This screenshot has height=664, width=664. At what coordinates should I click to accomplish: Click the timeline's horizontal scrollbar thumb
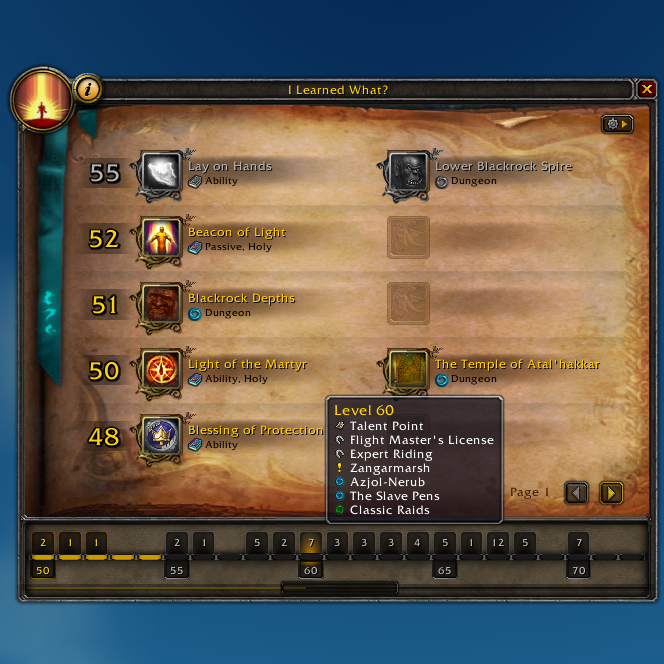[x=339, y=588]
